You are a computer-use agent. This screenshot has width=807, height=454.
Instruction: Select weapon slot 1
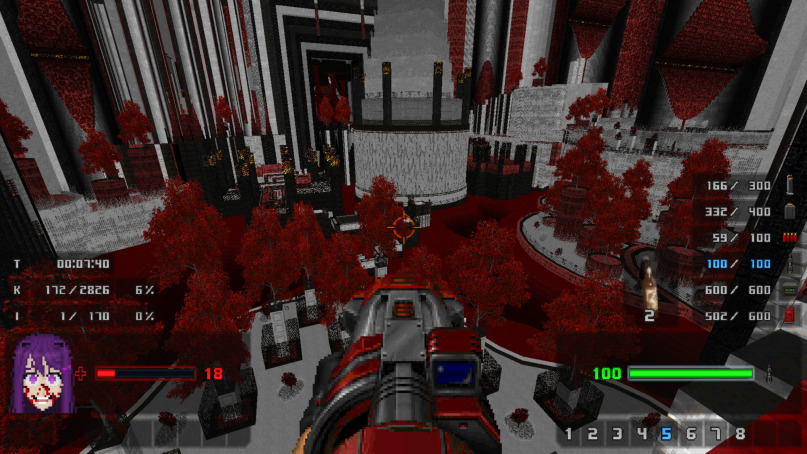point(569,434)
